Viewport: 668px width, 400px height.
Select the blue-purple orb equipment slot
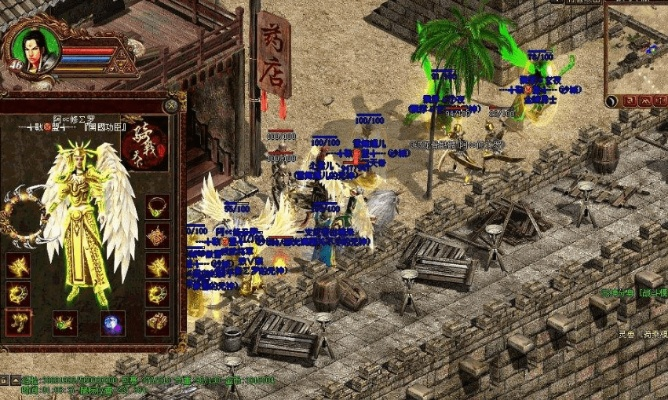point(112,322)
